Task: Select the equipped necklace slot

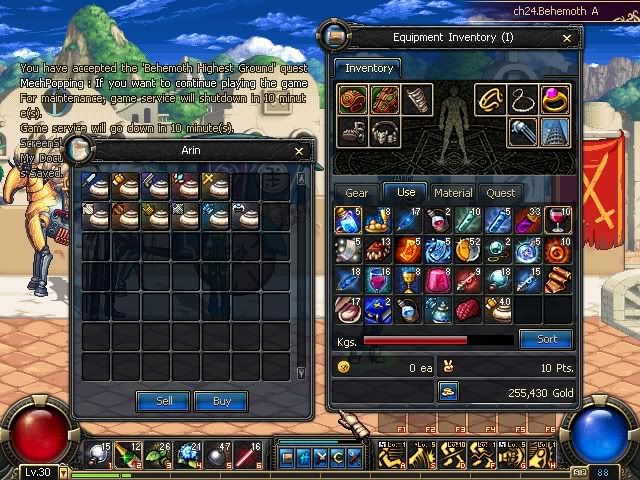Action: click(522, 100)
